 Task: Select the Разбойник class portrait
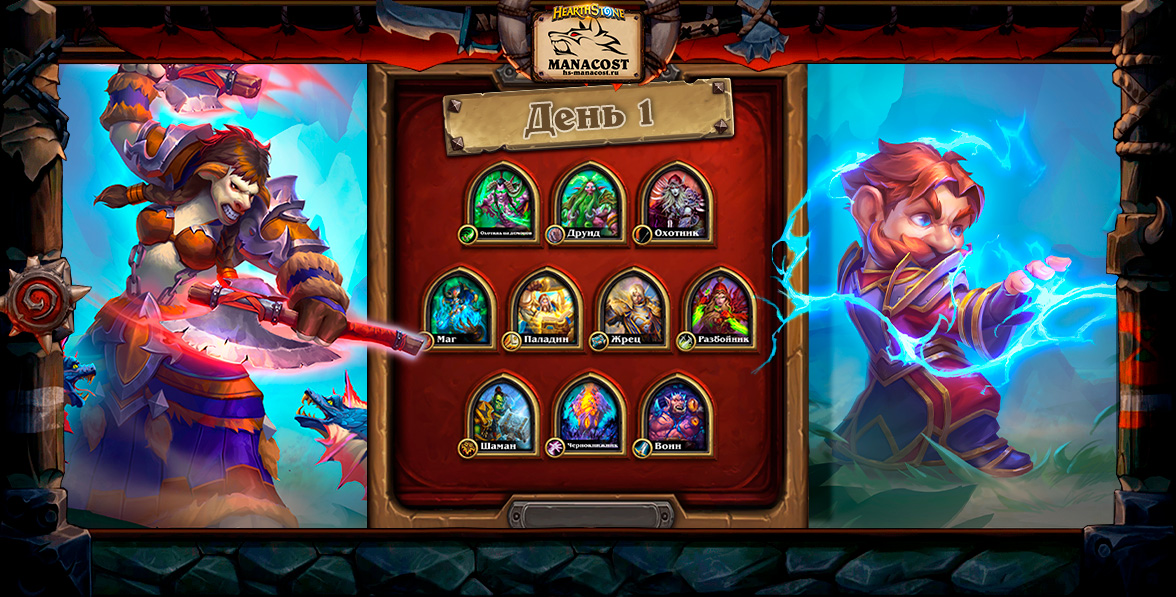720,306
